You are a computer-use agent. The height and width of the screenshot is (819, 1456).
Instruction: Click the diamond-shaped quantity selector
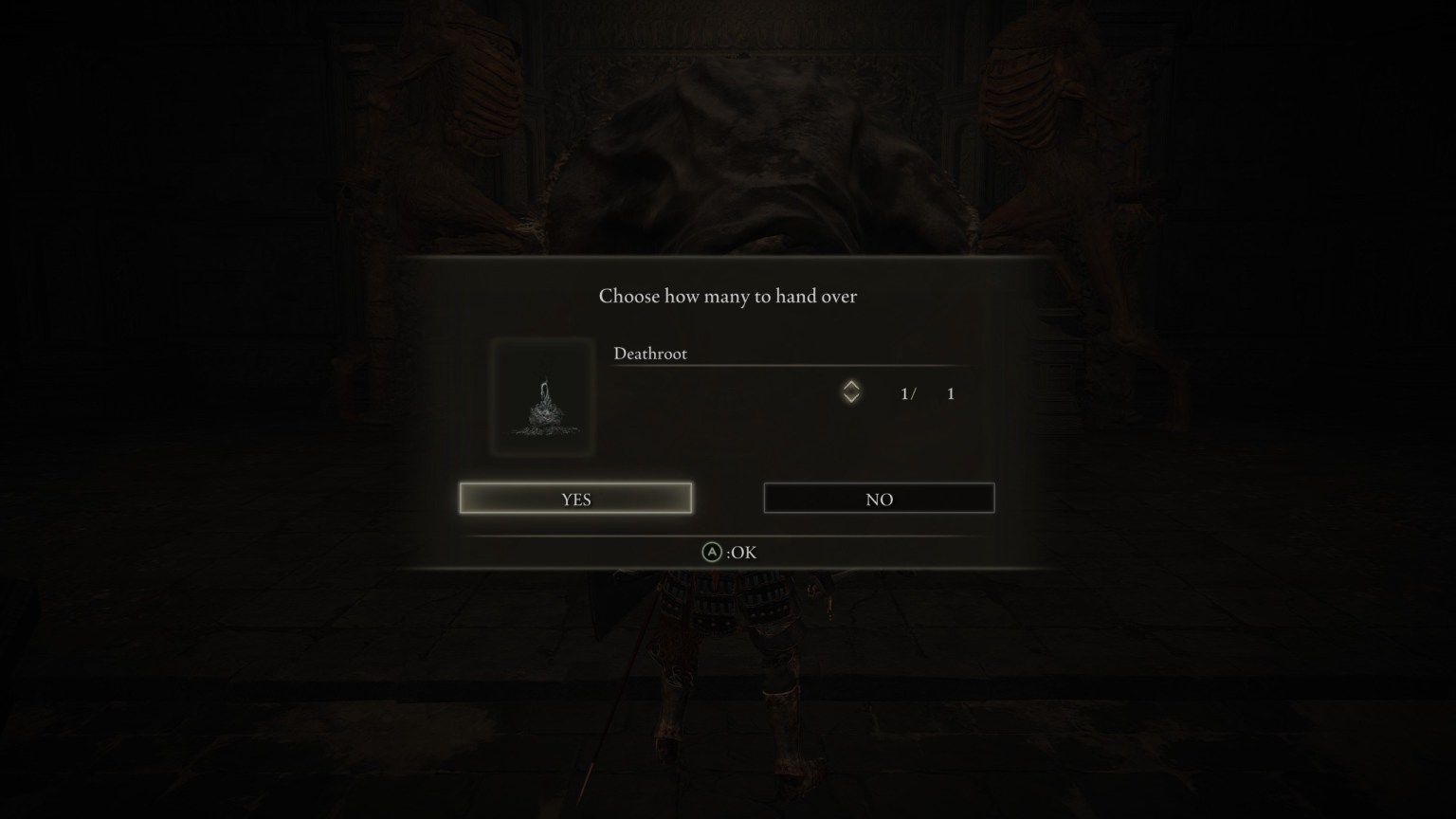[x=851, y=392]
